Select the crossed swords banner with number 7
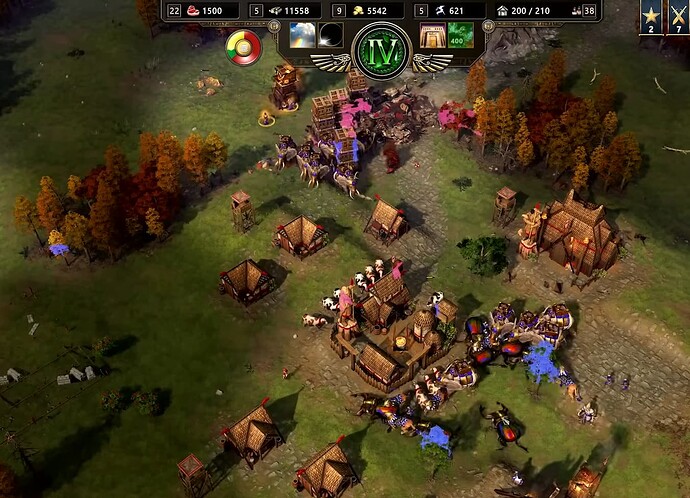Image resolution: width=690 pixels, height=498 pixels. tap(678, 18)
